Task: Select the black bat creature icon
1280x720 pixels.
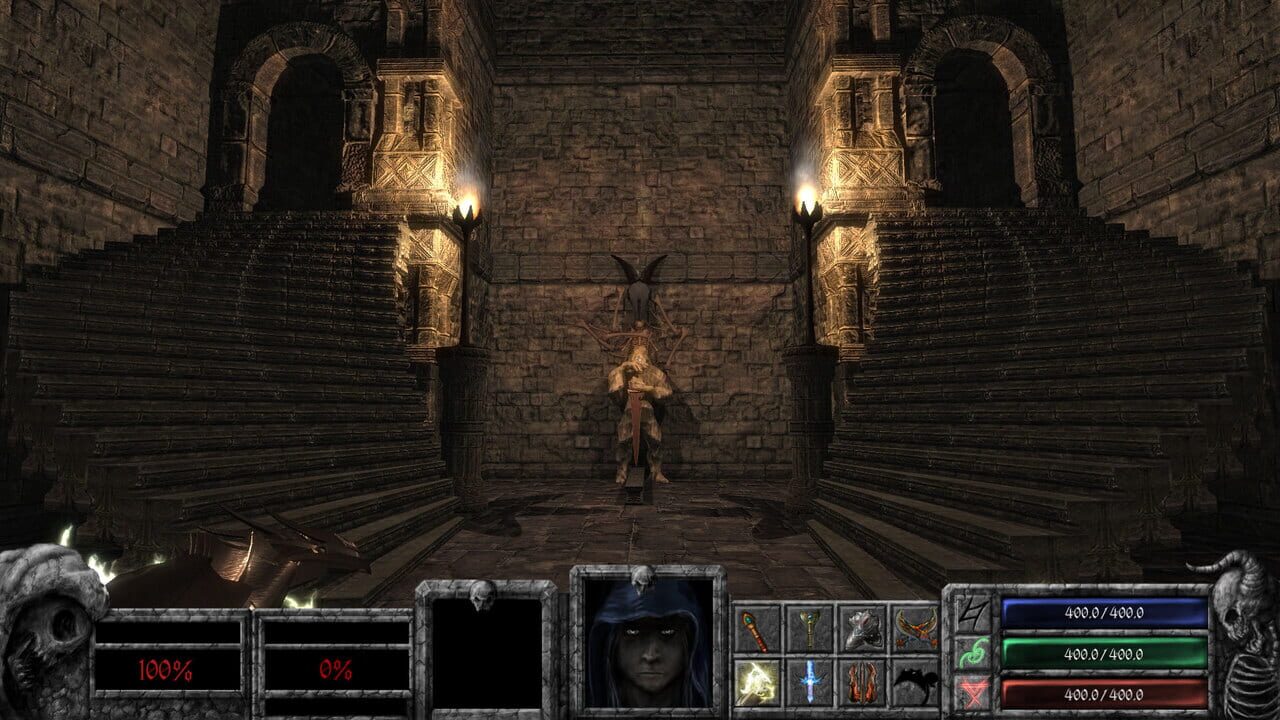Action: coord(917,682)
